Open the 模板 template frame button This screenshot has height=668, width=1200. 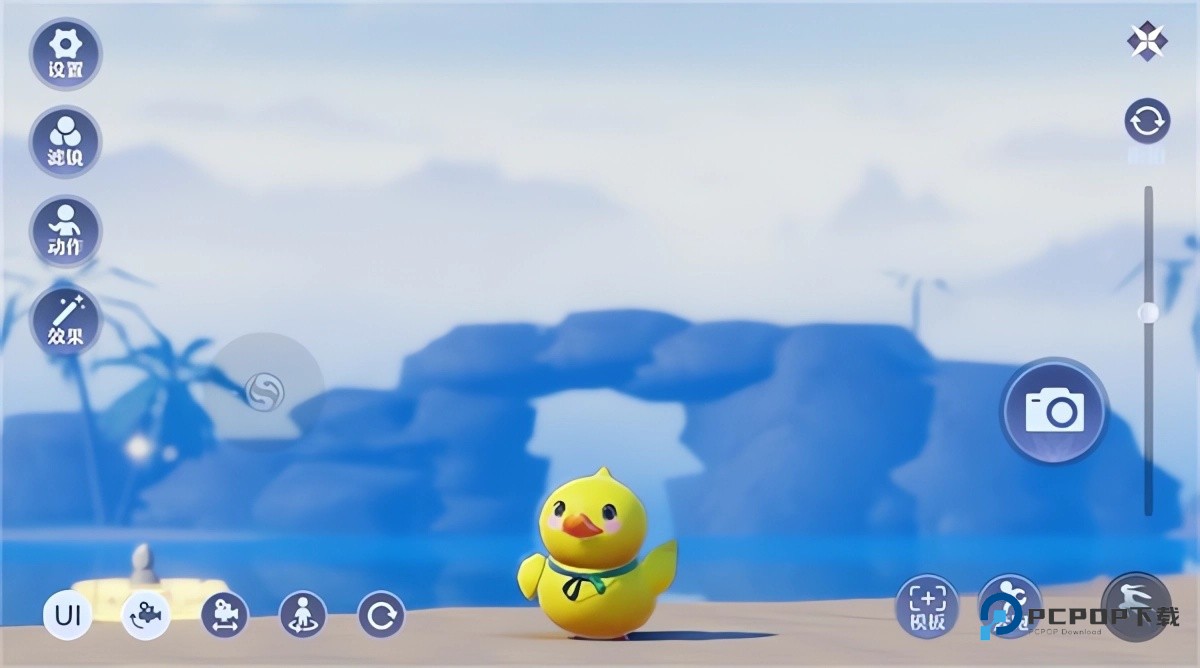(x=927, y=606)
